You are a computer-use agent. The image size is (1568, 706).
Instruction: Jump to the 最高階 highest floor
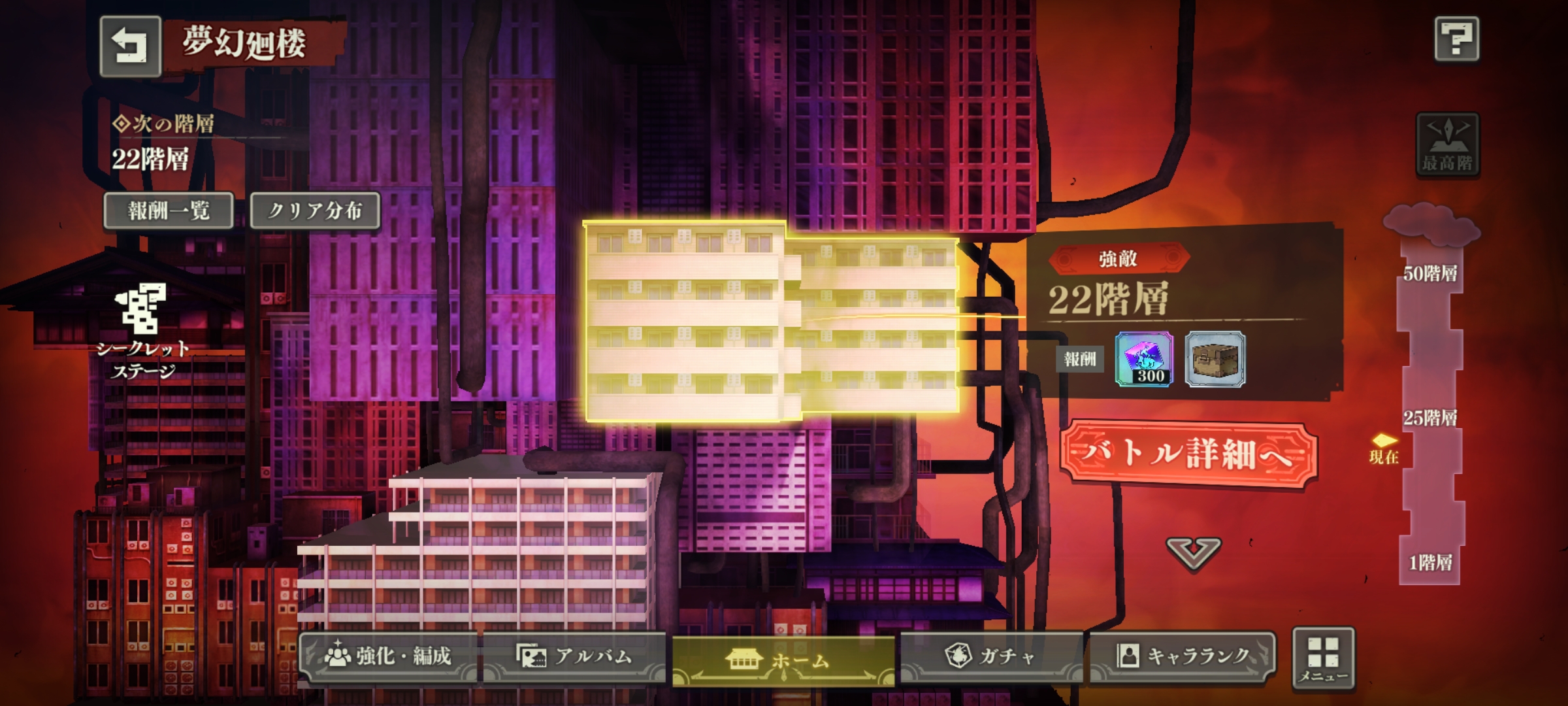click(x=1447, y=144)
